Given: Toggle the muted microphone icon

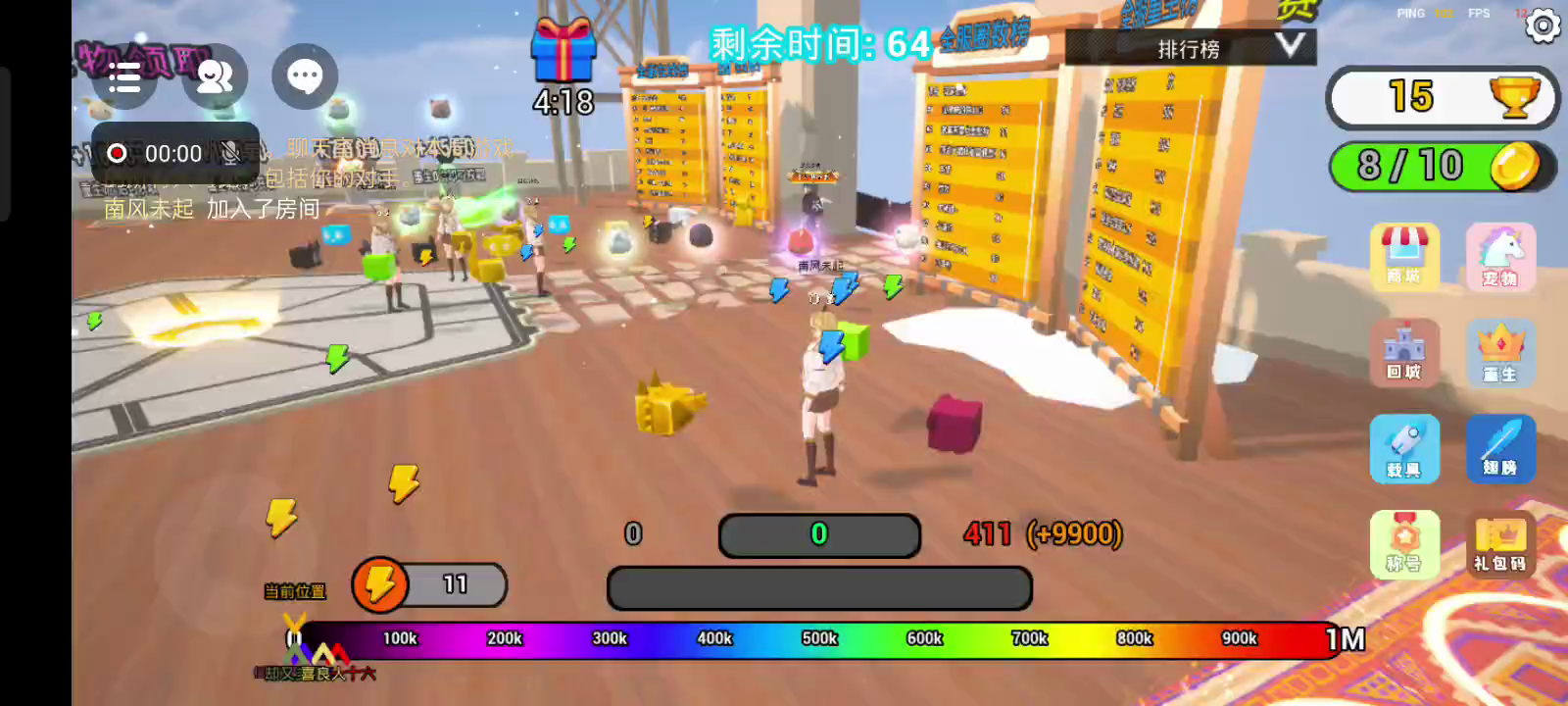Looking at the screenshot, I should tap(230, 153).
